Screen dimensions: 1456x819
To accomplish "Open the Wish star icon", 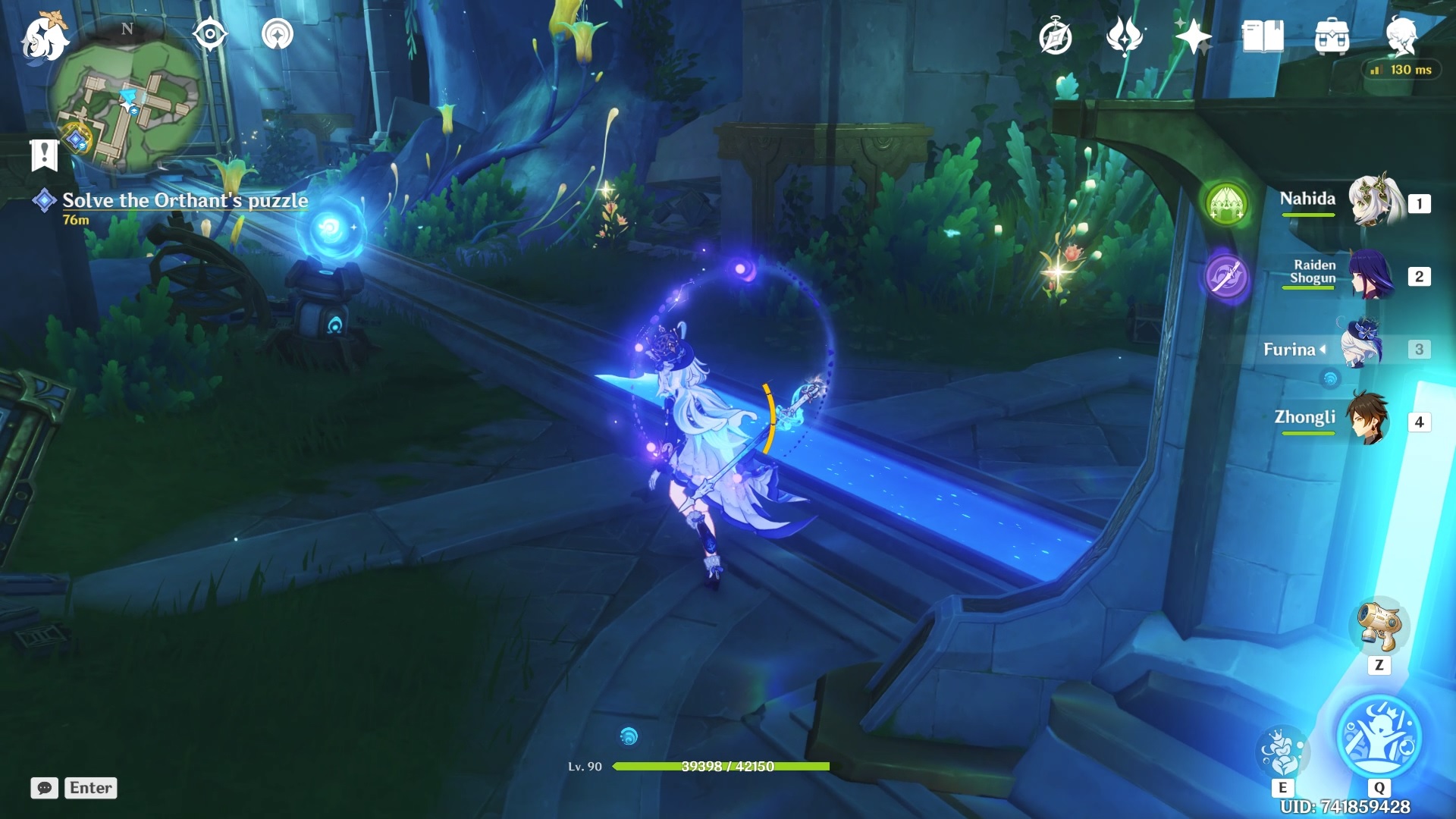I will (x=1193, y=36).
